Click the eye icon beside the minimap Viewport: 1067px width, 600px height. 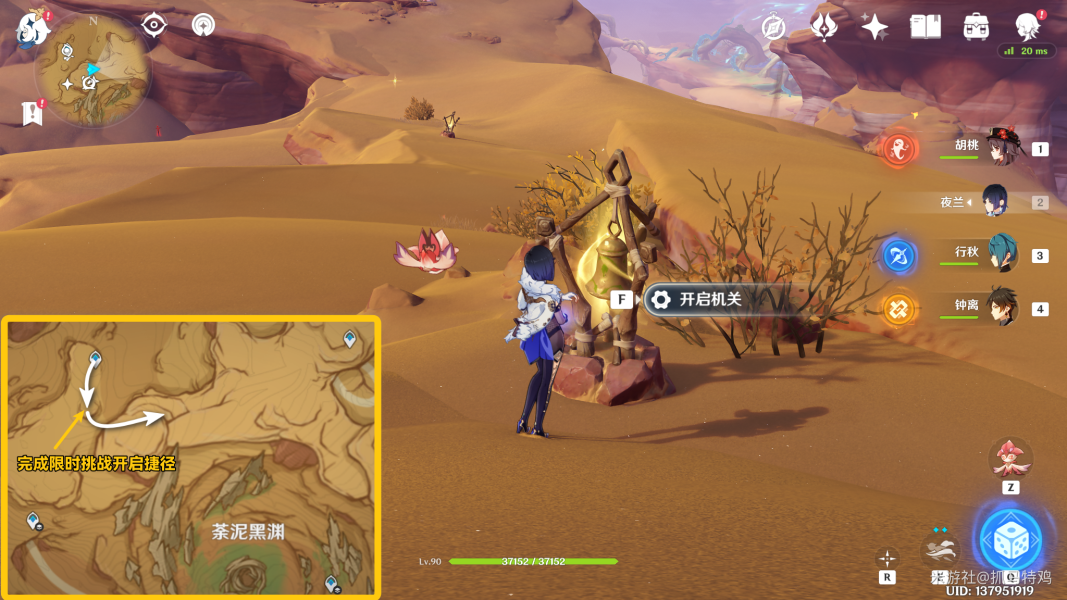coord(153,25)
